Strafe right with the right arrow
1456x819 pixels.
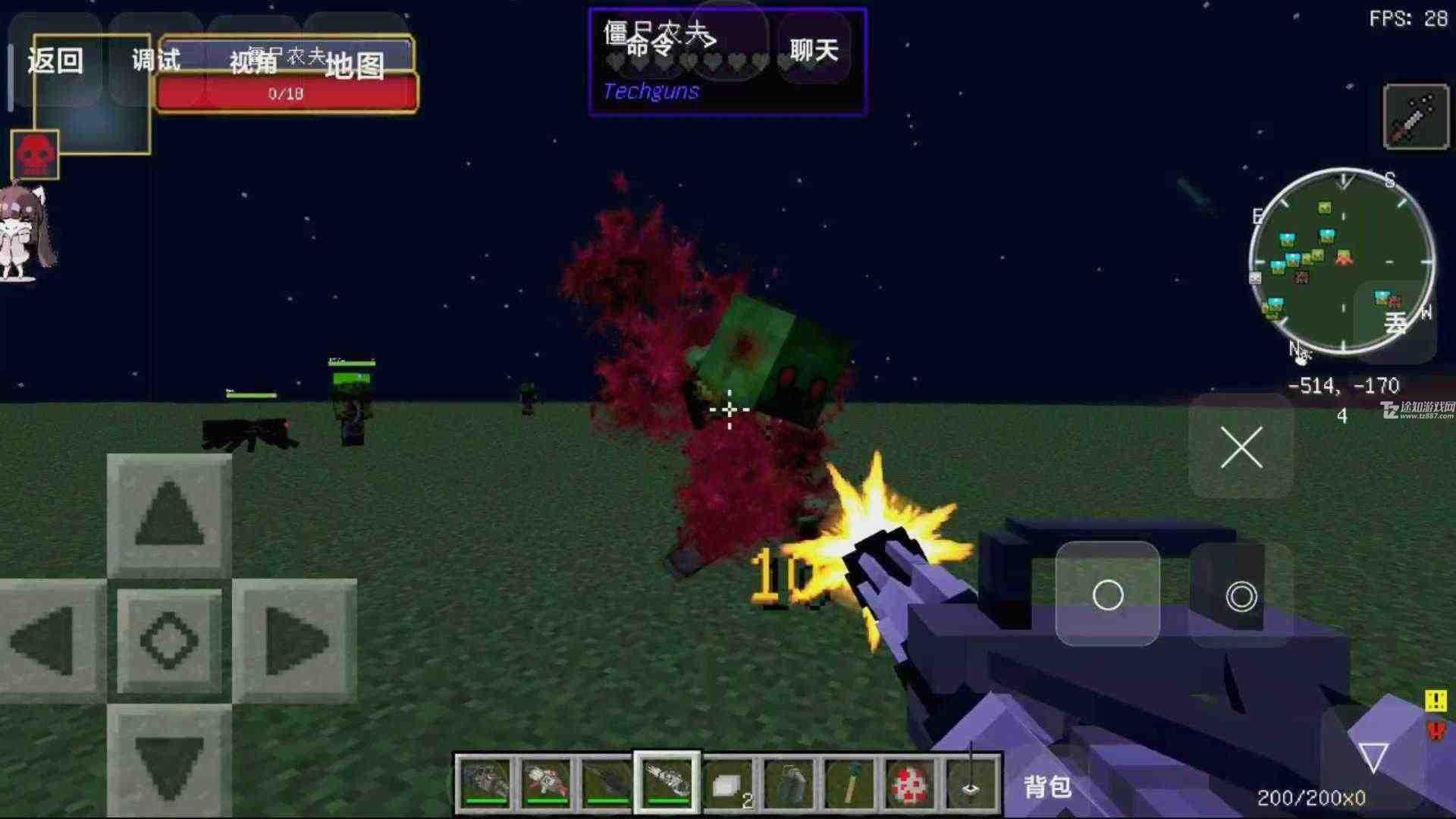pyautogui.click(x=294, y=641)
